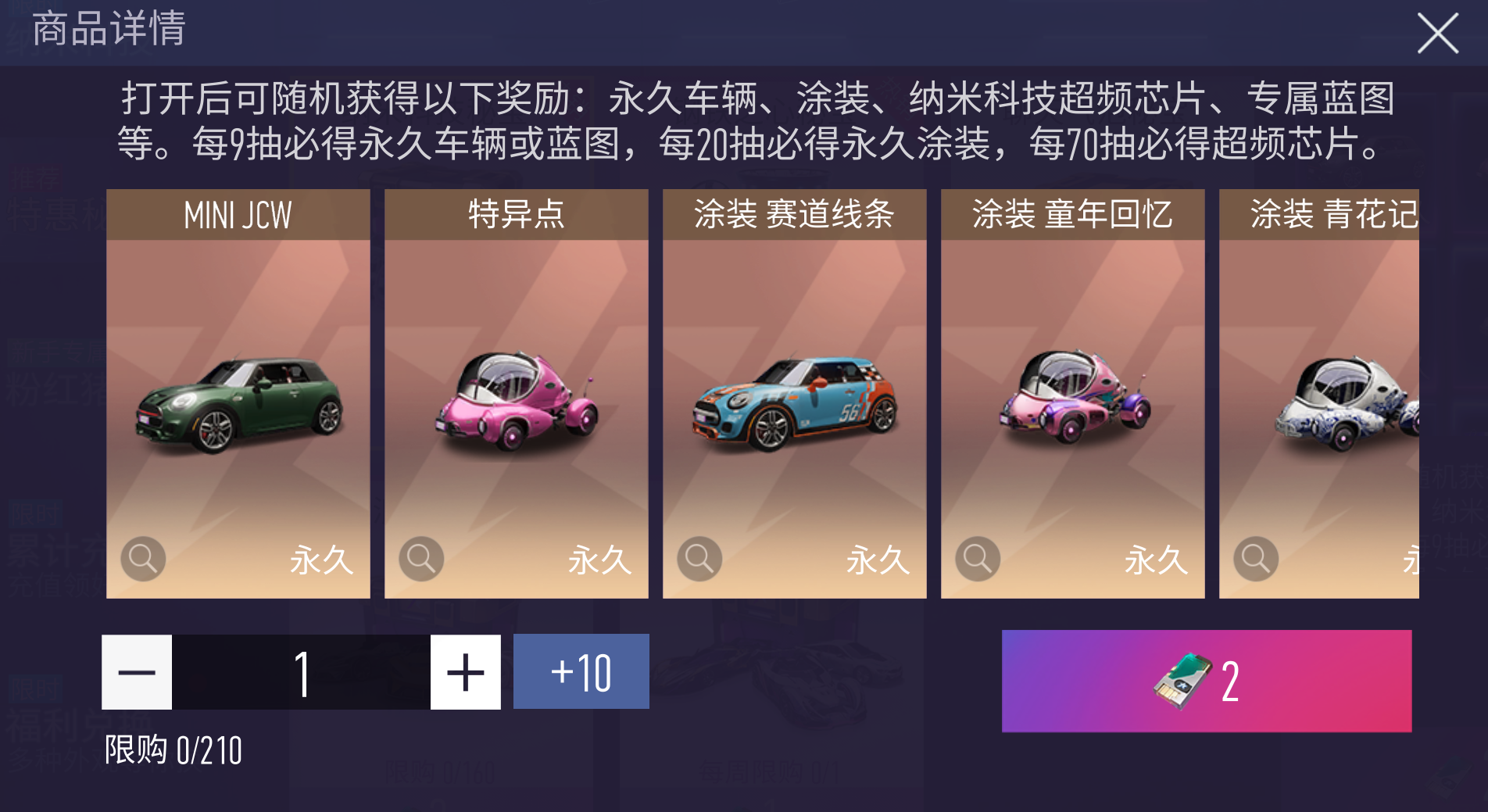
Task: Open magnifier preview on 童年回忆 涂装 card
Action: [x=977, y=559]
